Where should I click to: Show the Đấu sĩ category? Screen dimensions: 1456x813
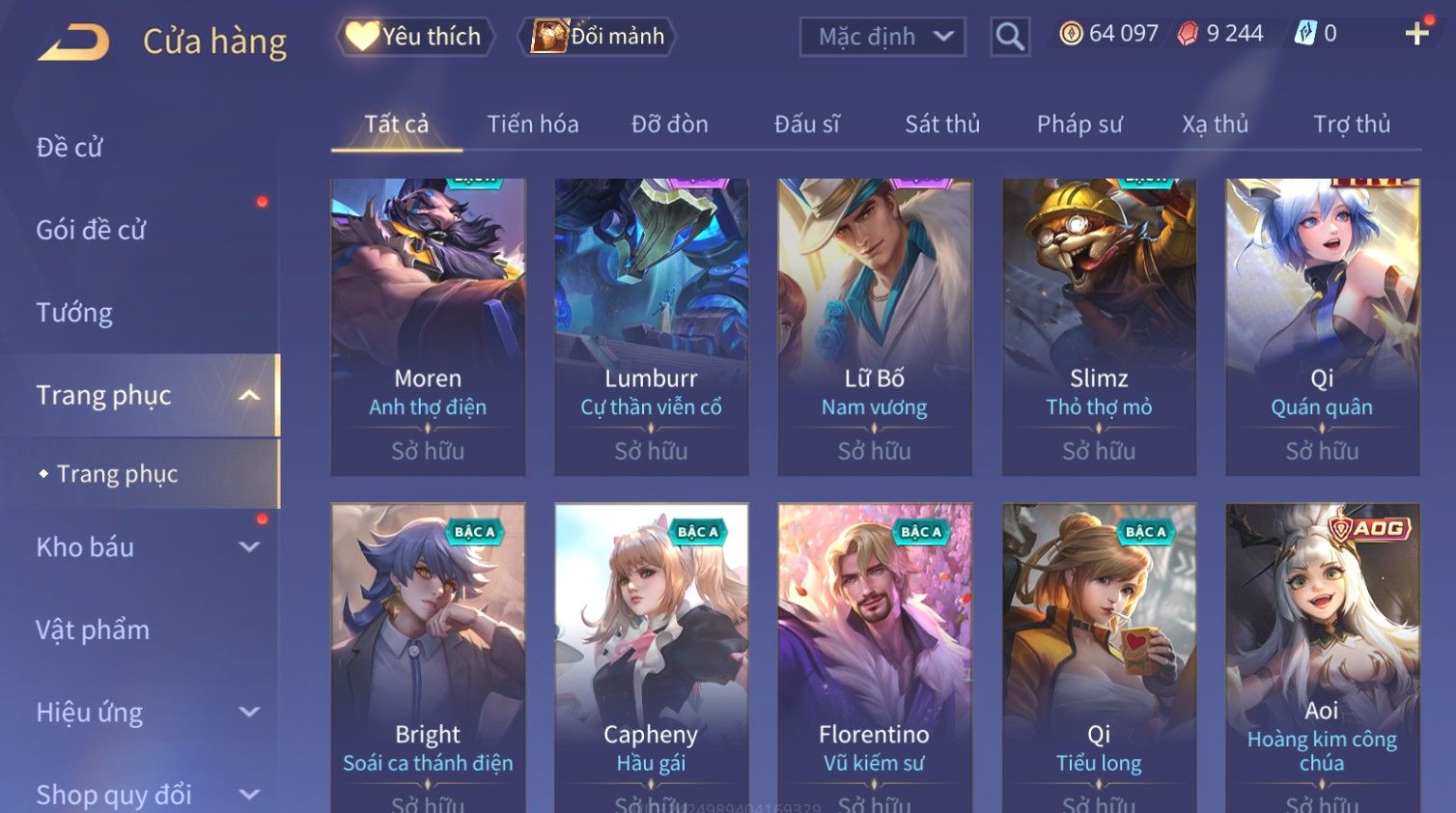click(806, 125)
